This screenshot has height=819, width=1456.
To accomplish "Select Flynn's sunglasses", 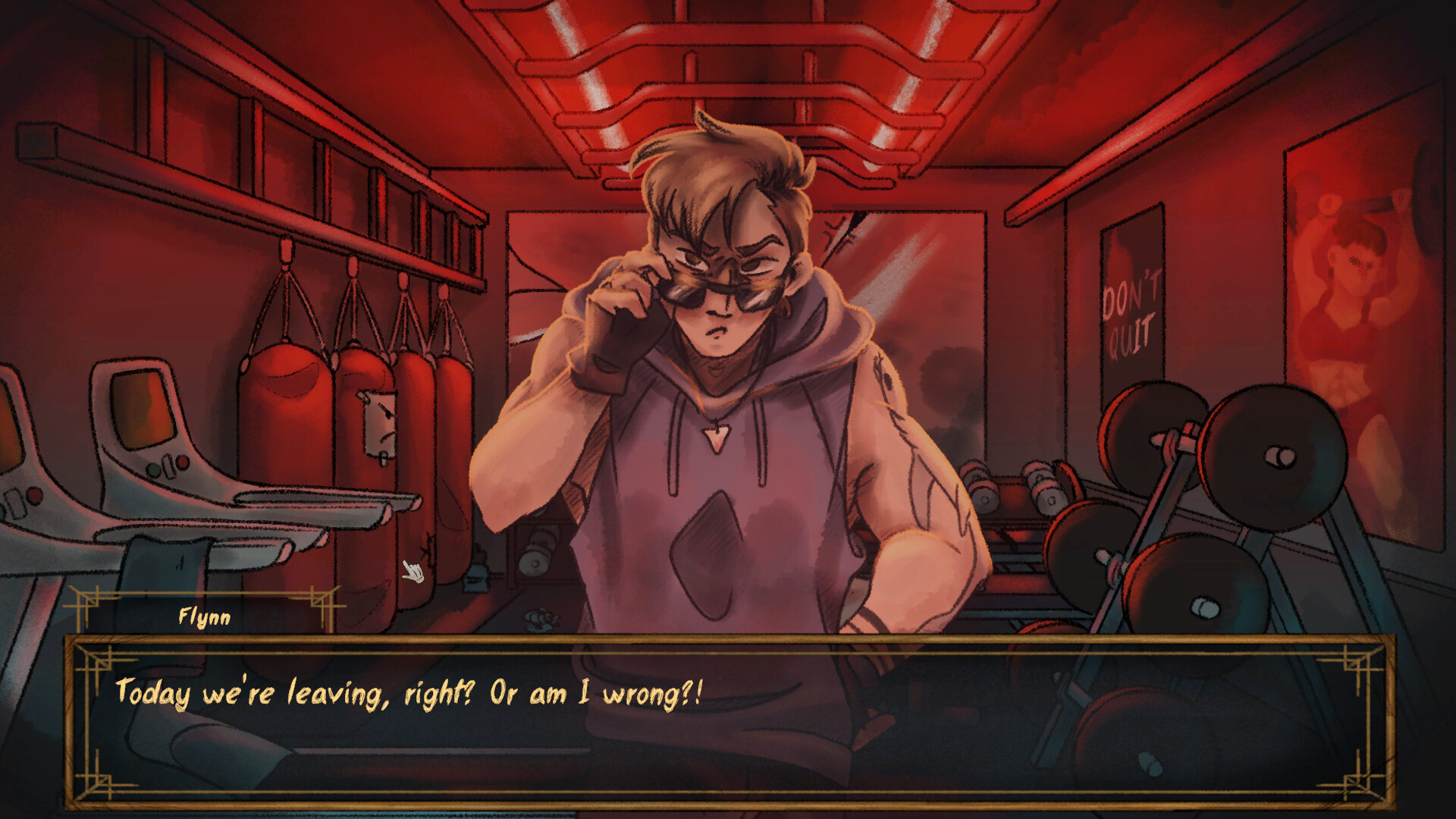I will (x=720, y=292).
